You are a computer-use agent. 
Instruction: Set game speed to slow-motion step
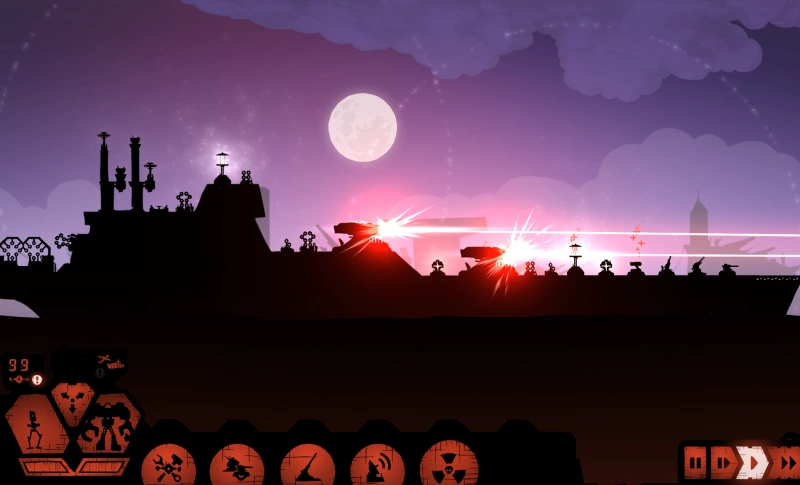(722, 462)
